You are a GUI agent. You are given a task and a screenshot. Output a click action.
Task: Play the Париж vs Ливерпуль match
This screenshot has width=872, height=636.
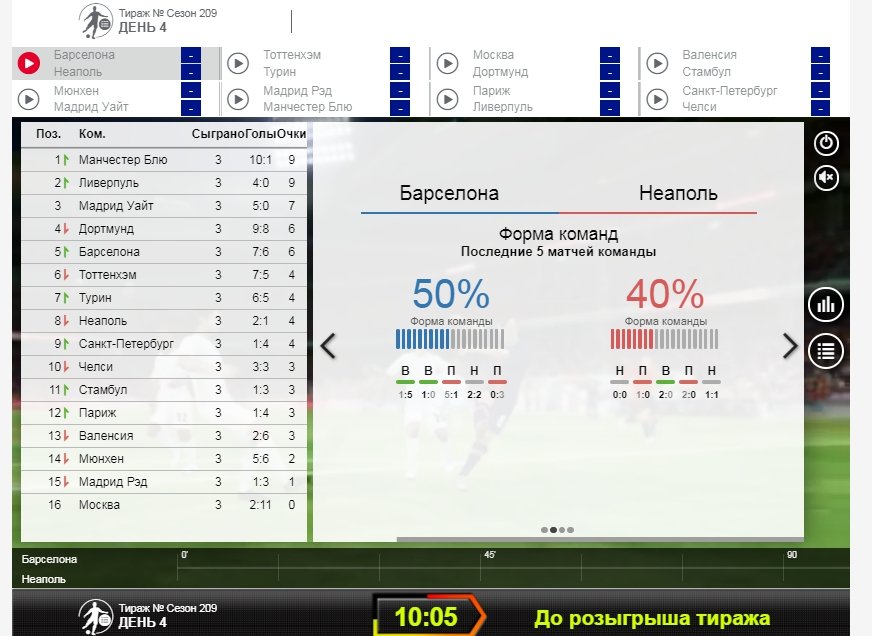click(447, 99)
